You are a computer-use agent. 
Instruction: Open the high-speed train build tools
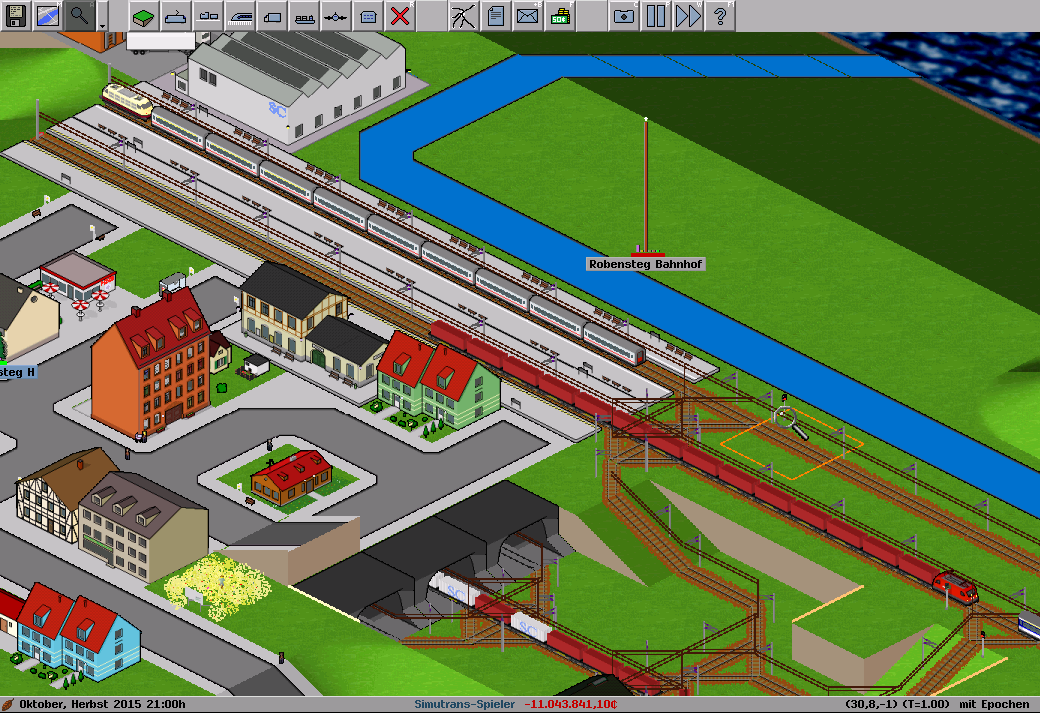point(240,15)
